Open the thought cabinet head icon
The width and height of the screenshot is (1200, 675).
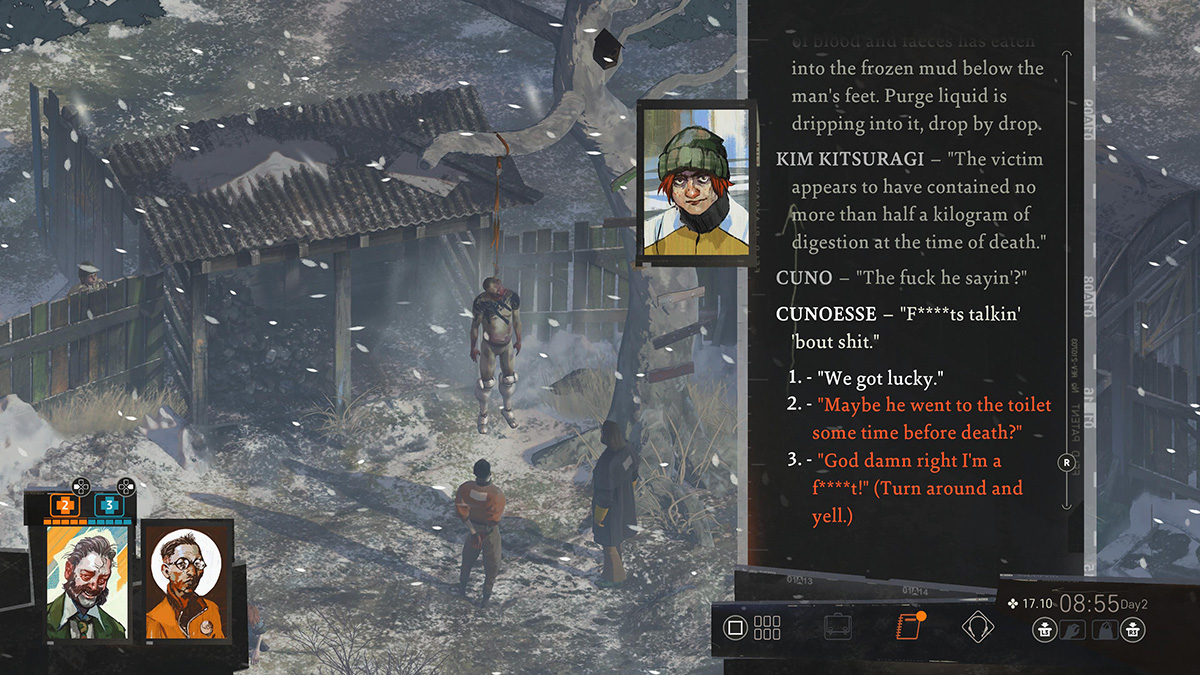[x=977, y=627]
